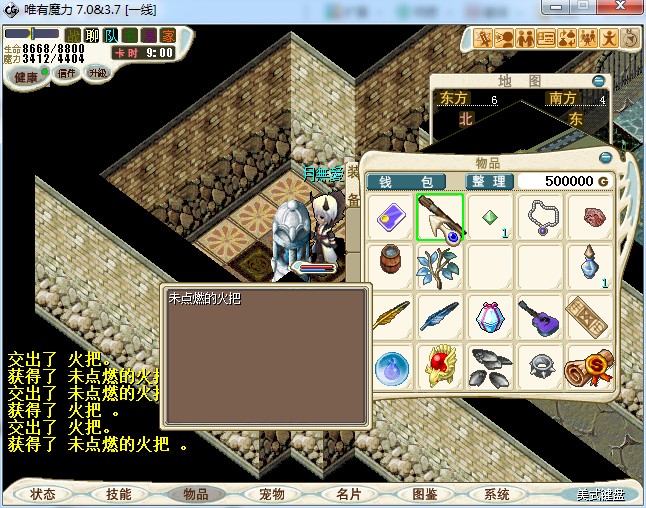Open the 技能 skills menu

(118, 494)
